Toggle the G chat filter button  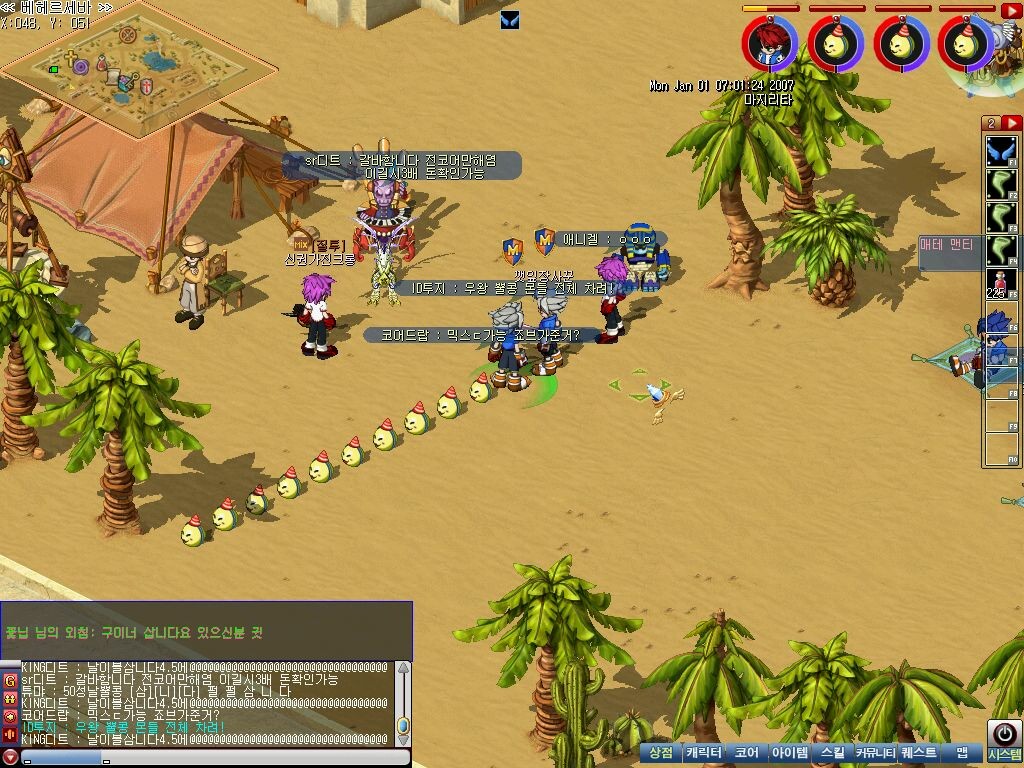point(10,681)
